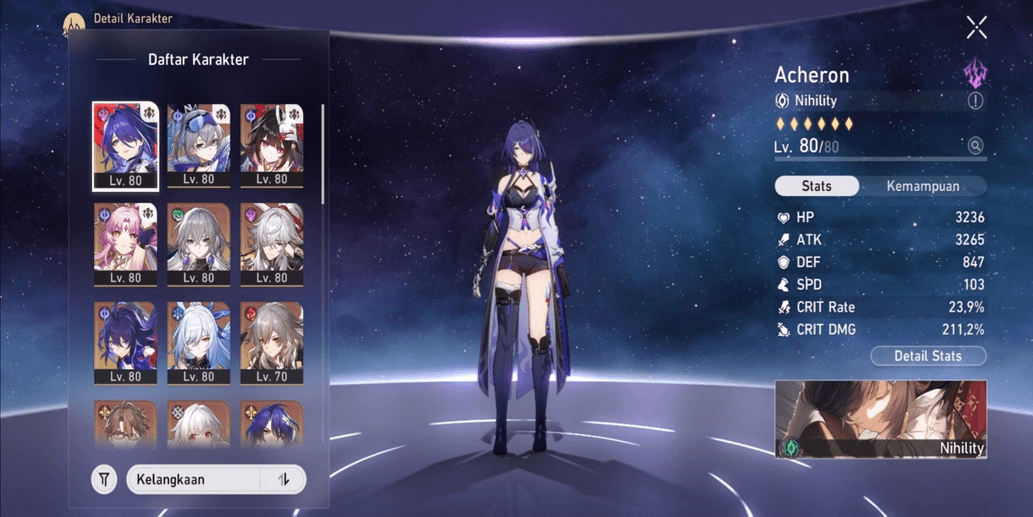Pick the pink-haired Fu Xuan portrait
Screen dimensions: 1033x517
pyautogui.click(x=125, y=244)
